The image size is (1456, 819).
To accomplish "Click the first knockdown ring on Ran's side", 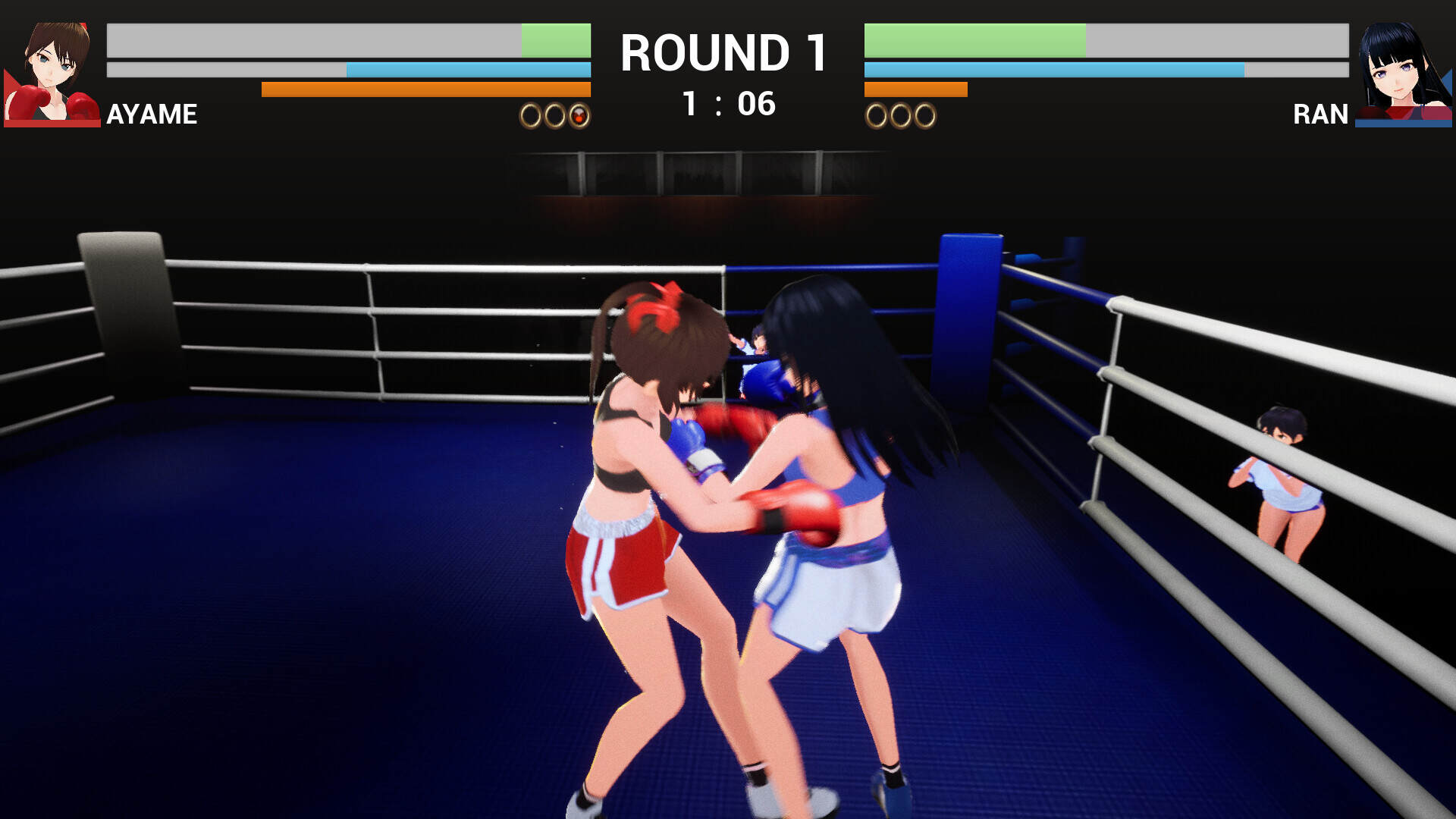I will coord(877,116).
